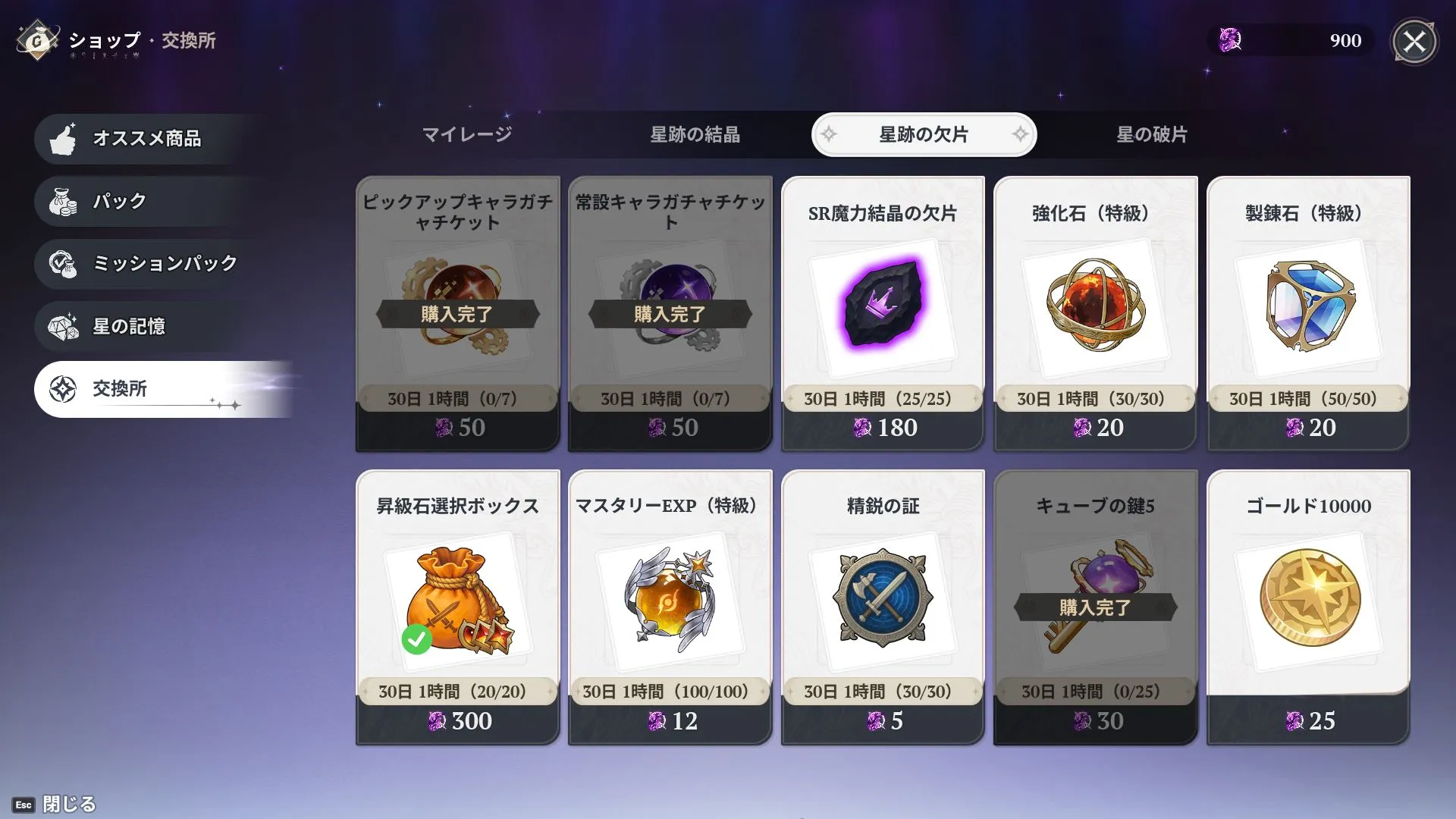
Task: Select the オススメ商品 sidebar icon
Action: pyautogui.click(x=64, y=139)
